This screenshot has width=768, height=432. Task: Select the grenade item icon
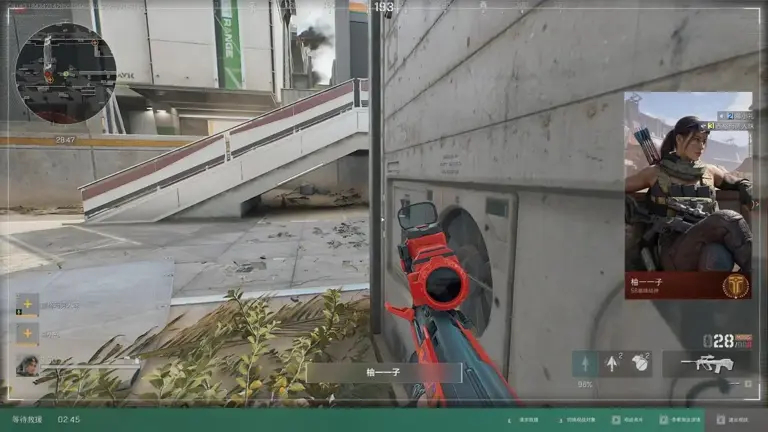tap(639, 364)
